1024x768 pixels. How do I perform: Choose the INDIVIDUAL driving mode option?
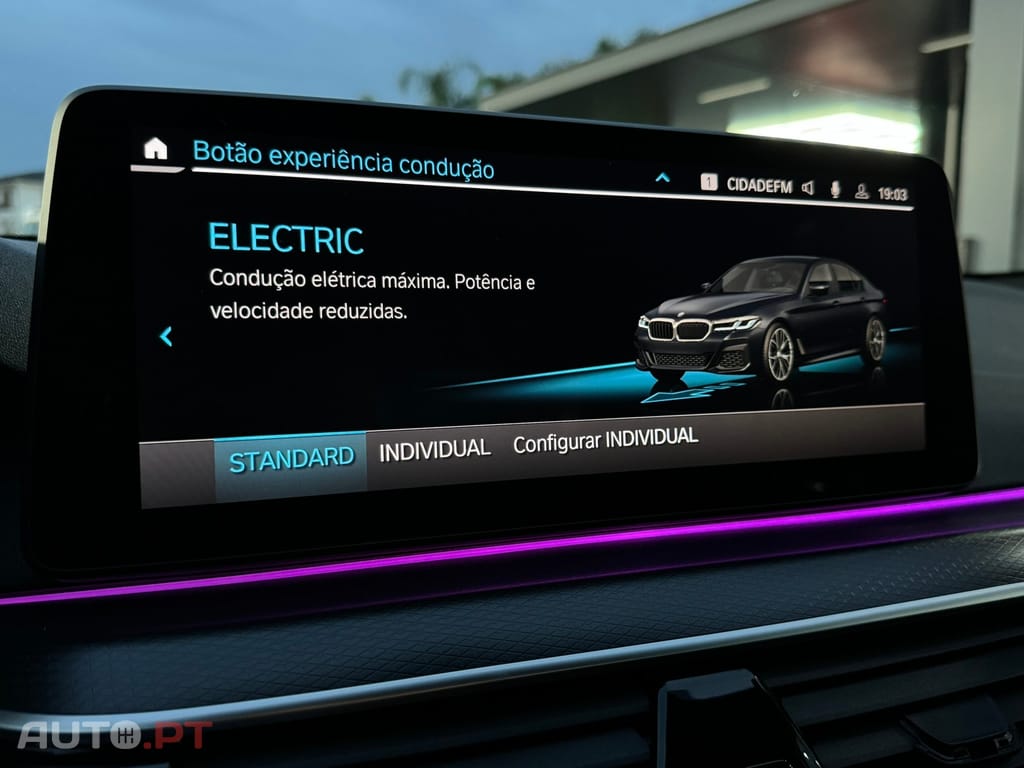[x=434, y=450]
